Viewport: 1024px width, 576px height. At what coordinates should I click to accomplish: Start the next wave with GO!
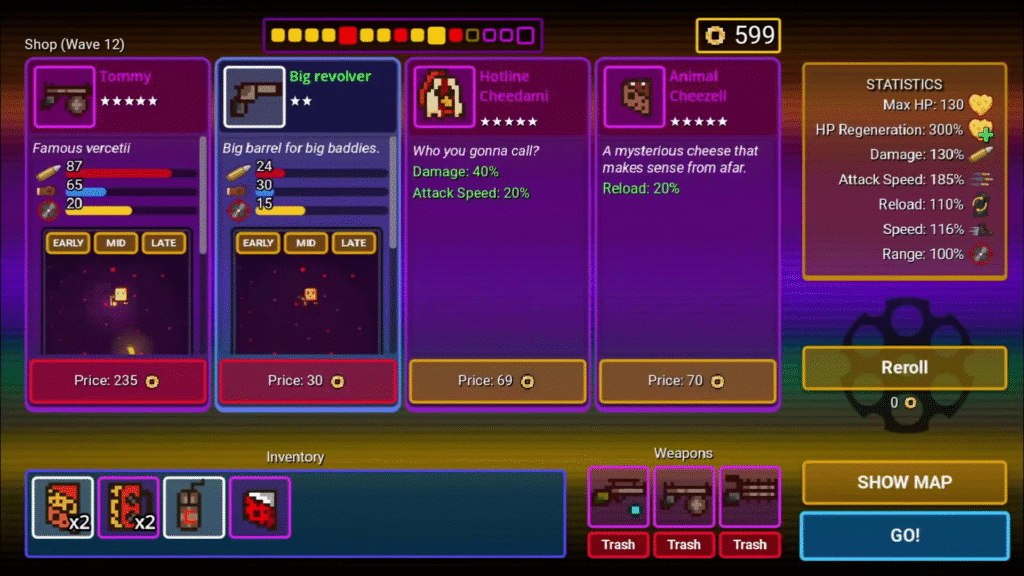point(904,535)
